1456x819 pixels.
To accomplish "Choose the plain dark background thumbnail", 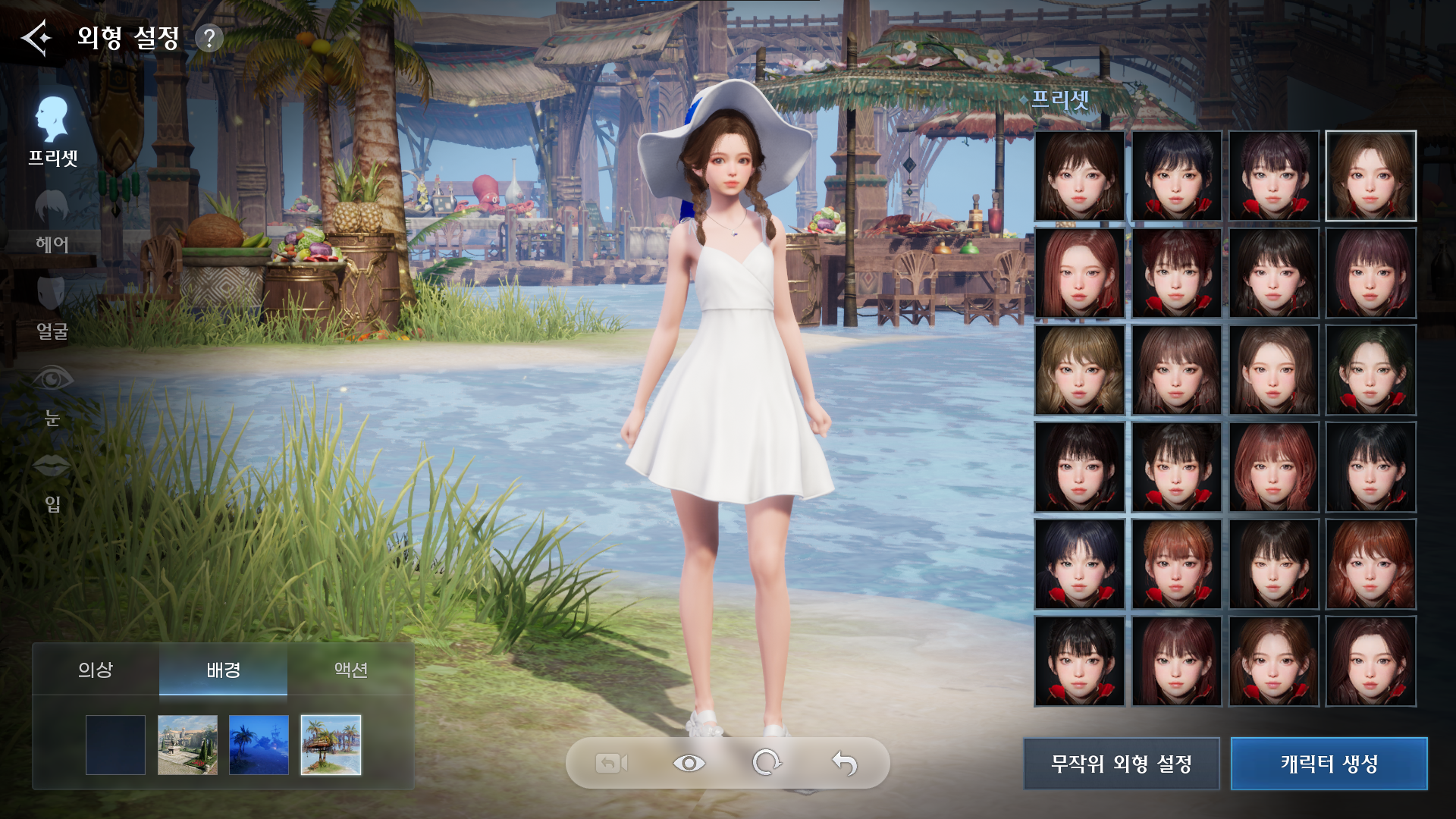I will point(115,745).
